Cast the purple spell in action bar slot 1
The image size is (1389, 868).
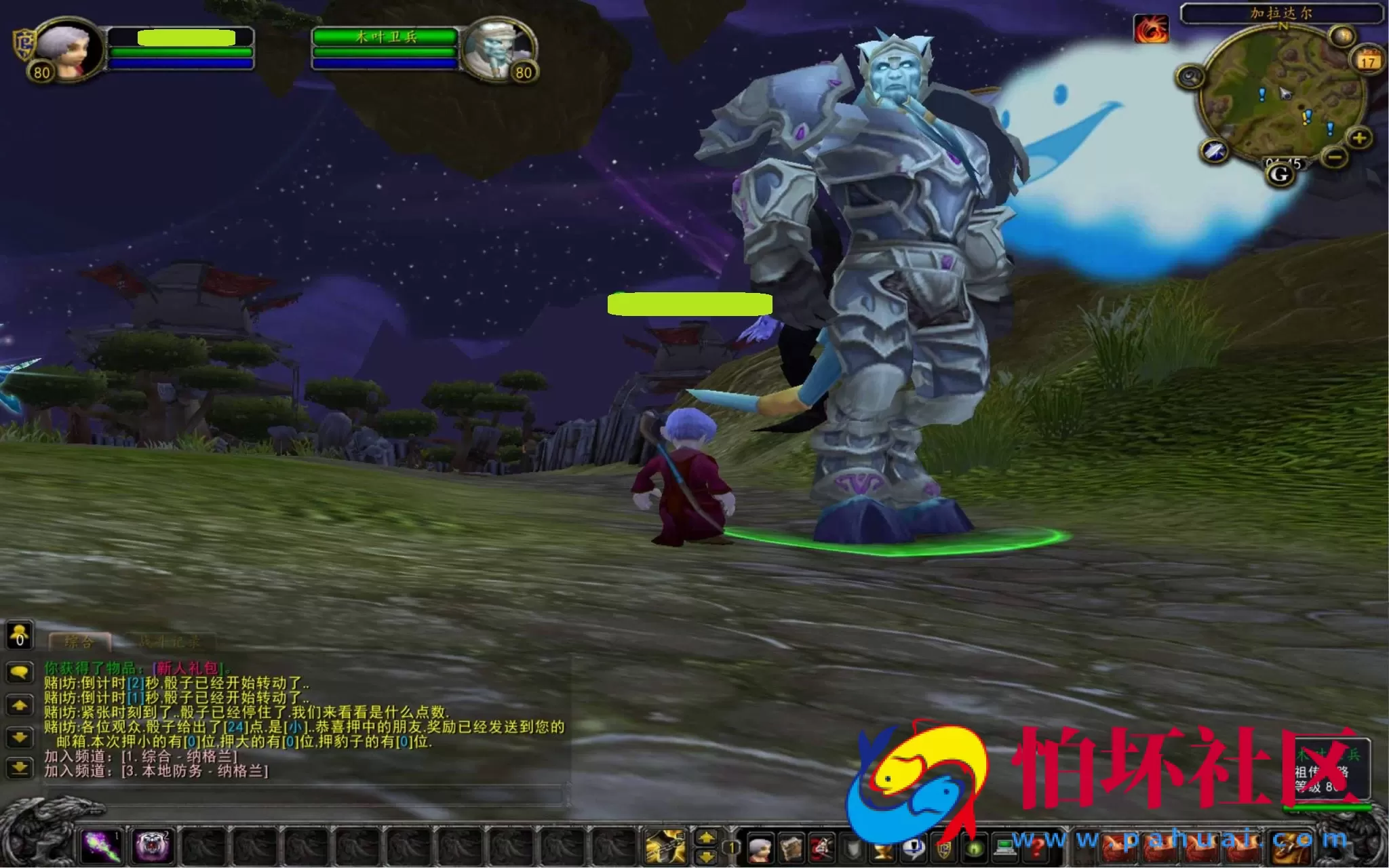(100, 846)
